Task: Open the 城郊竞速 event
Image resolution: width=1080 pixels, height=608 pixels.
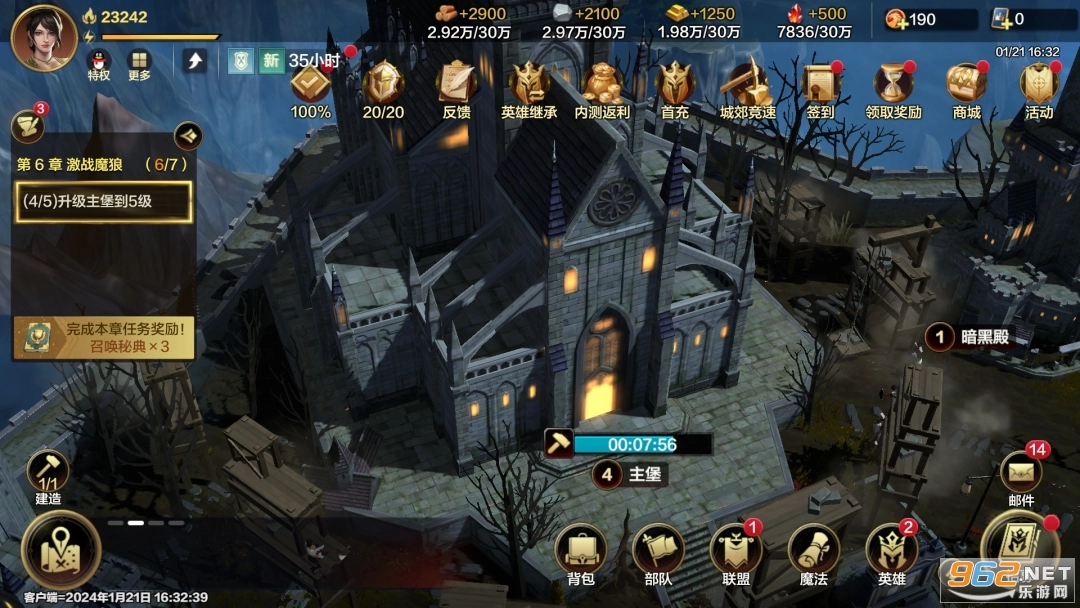Action: click(x=748, y=84)
